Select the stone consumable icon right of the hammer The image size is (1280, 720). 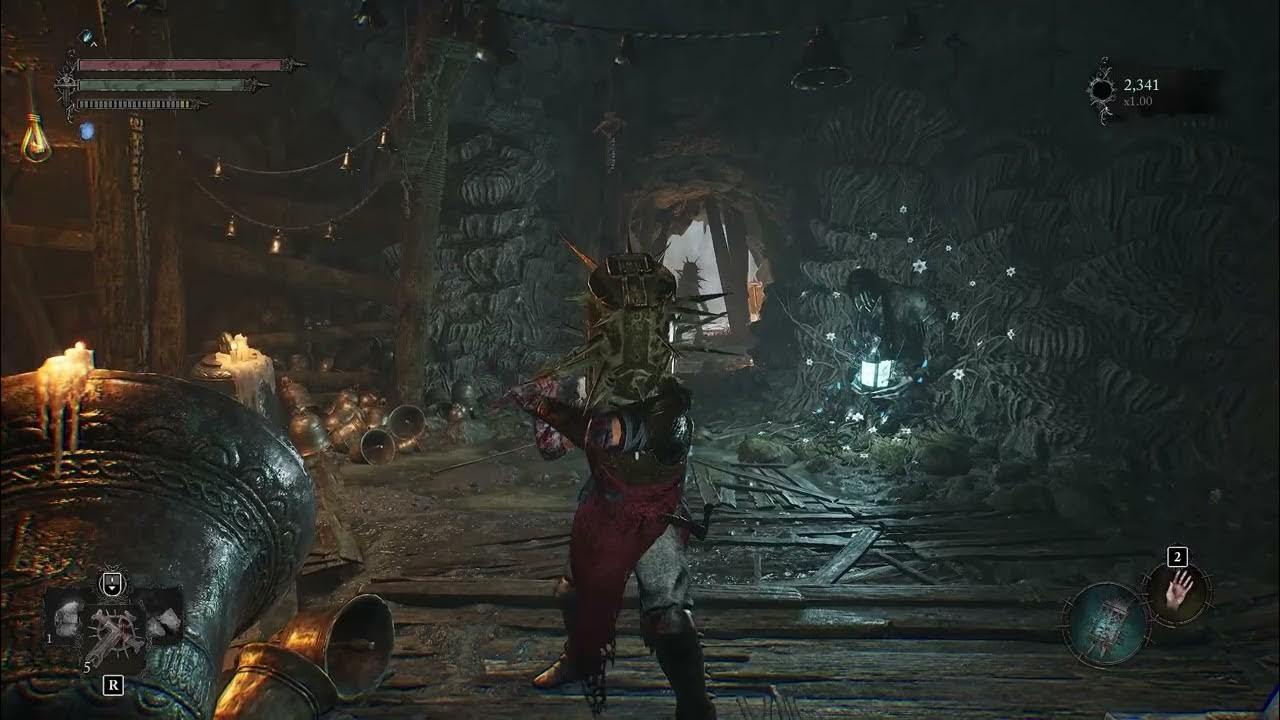(x=163, y=623)
